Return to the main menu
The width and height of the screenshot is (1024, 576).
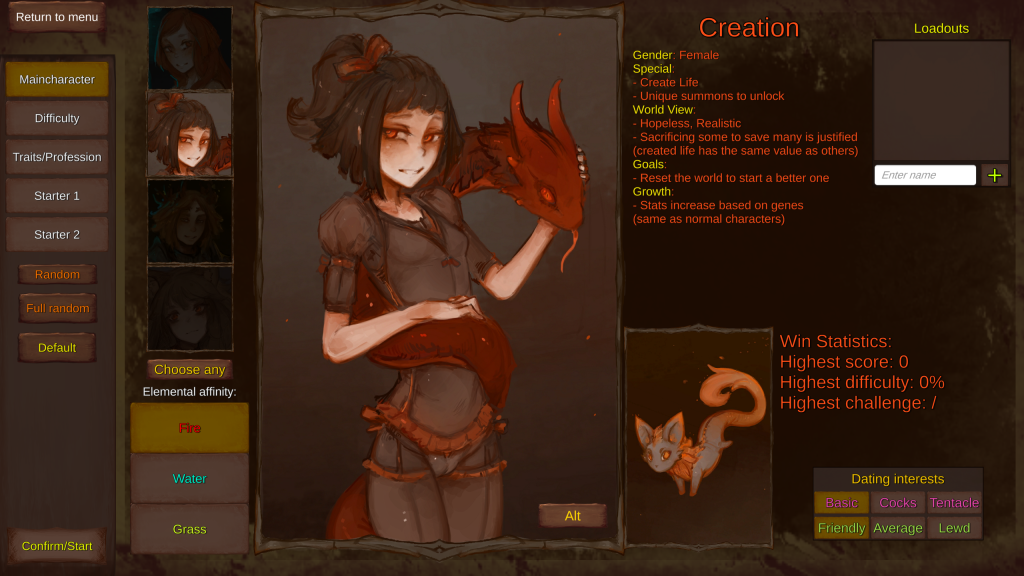coord(57,17)
